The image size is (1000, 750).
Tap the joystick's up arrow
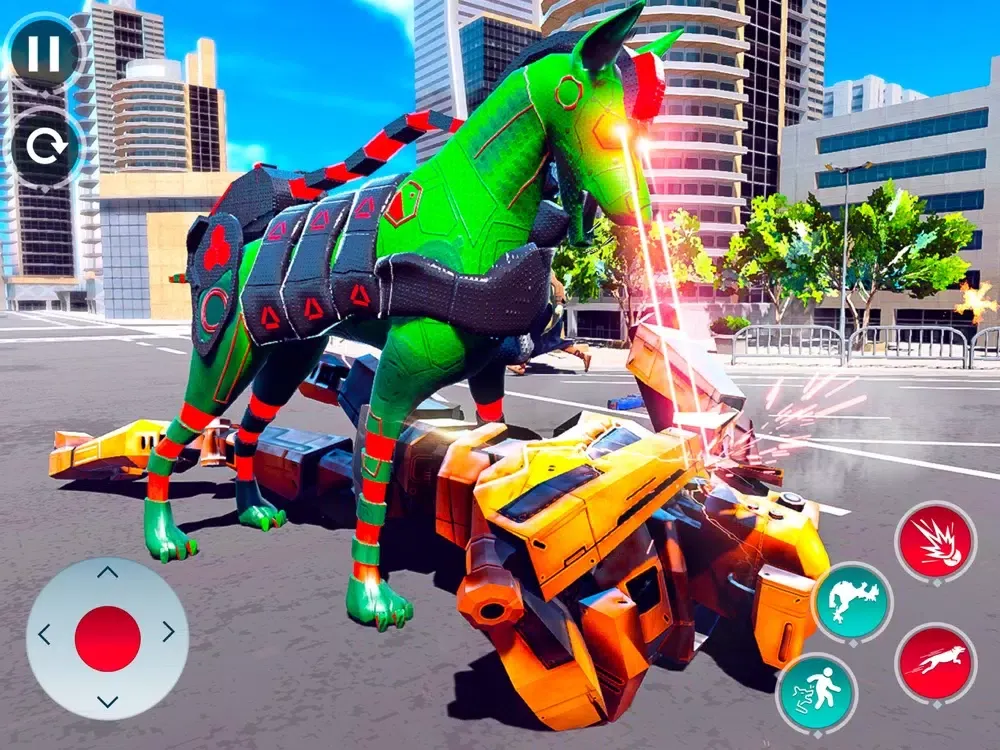click(x=107, y=573)
